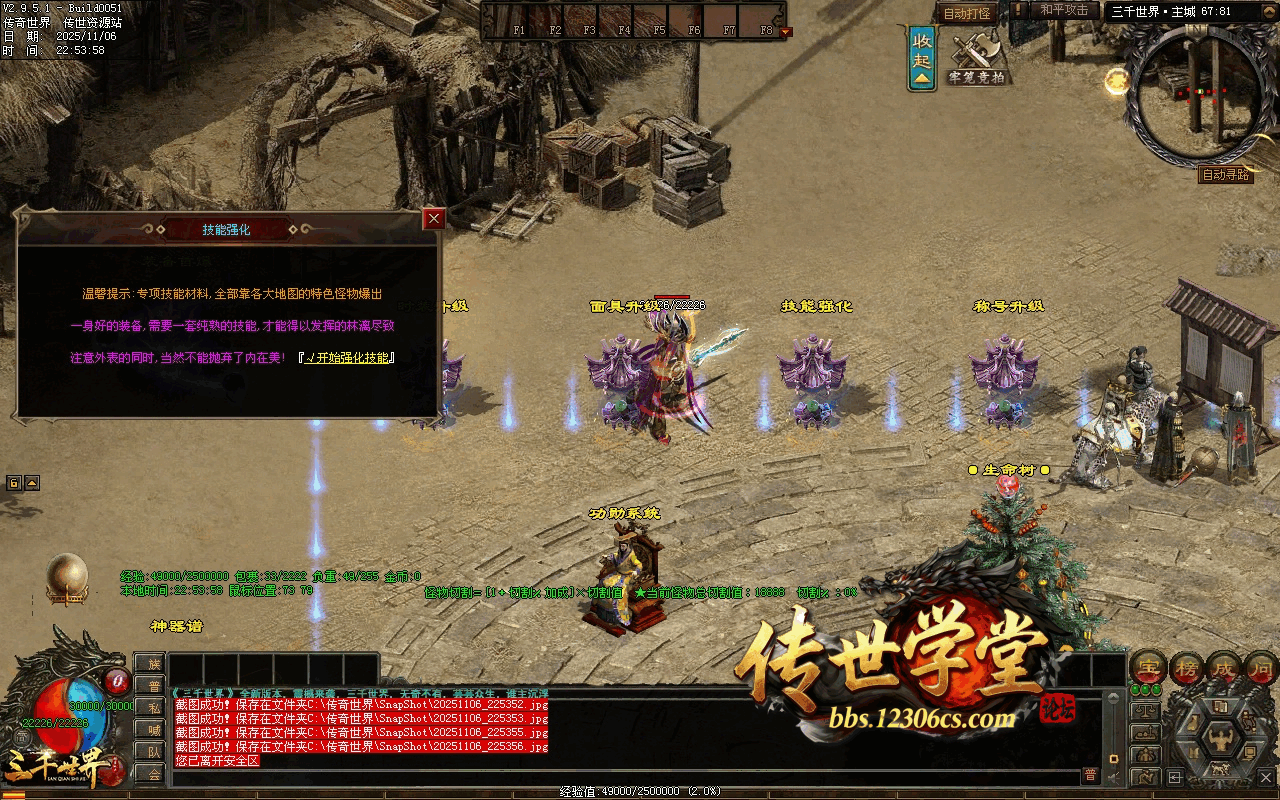This screenshot has height=800, width=1280.
Task: Collapse the 收起 event panel
Action: pyautogui.click(x=922, y=58)
